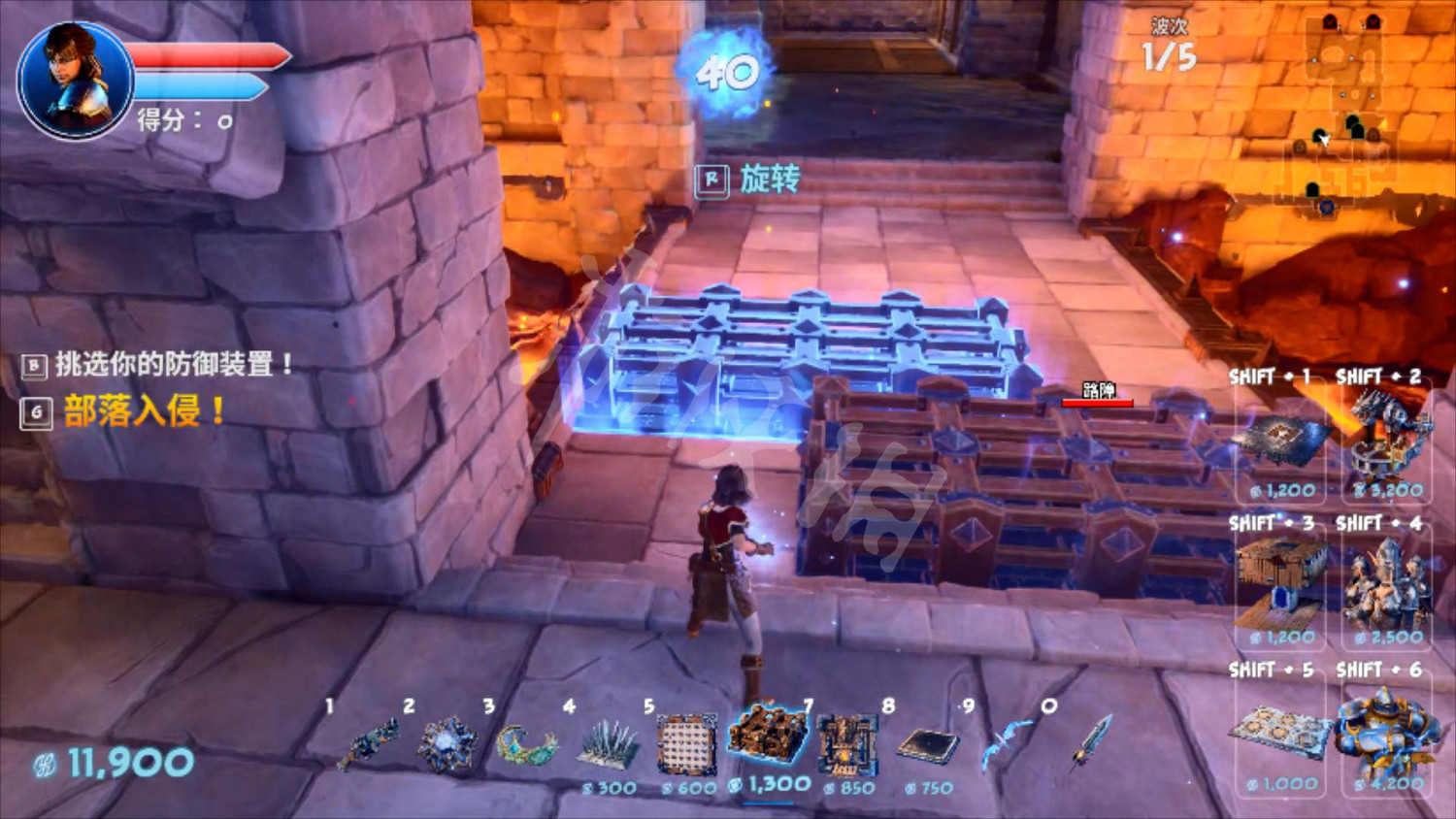Choose the hexagonal frost device in slot 2
The width and height of the screenshot is (1456, 819).
coord(447,745)
